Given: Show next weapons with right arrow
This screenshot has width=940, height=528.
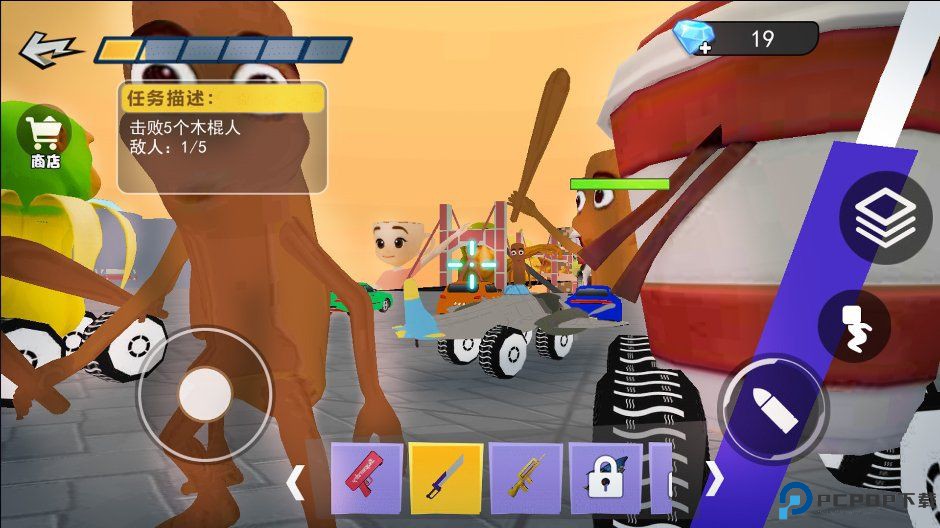Looking at the screenshot, I should (x=714, y=479).
